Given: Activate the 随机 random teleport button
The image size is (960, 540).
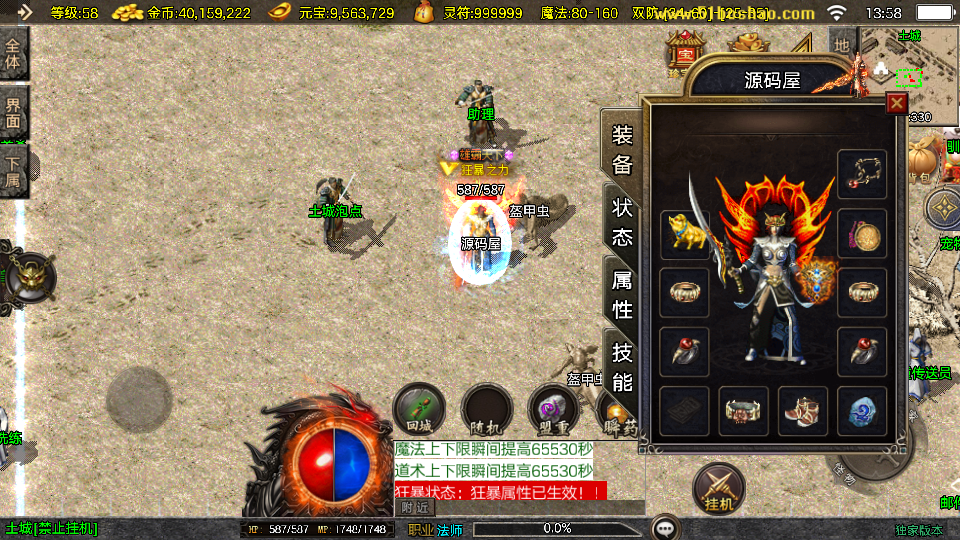Looking at the screenshot, I should (x=487, y=409).
